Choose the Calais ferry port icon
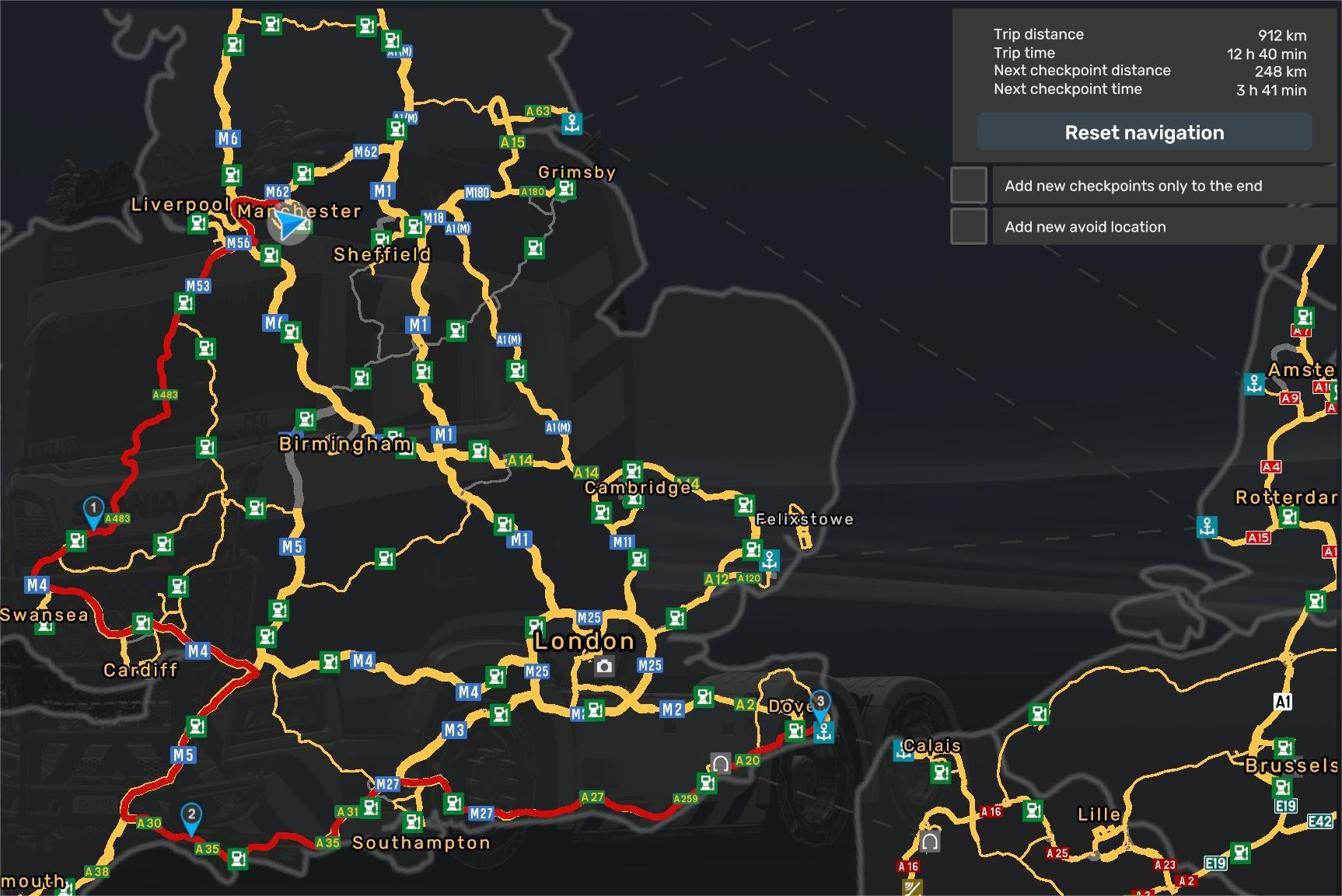Image resolution: width=1342 pixels, height=896 pixels. (903, 751)
